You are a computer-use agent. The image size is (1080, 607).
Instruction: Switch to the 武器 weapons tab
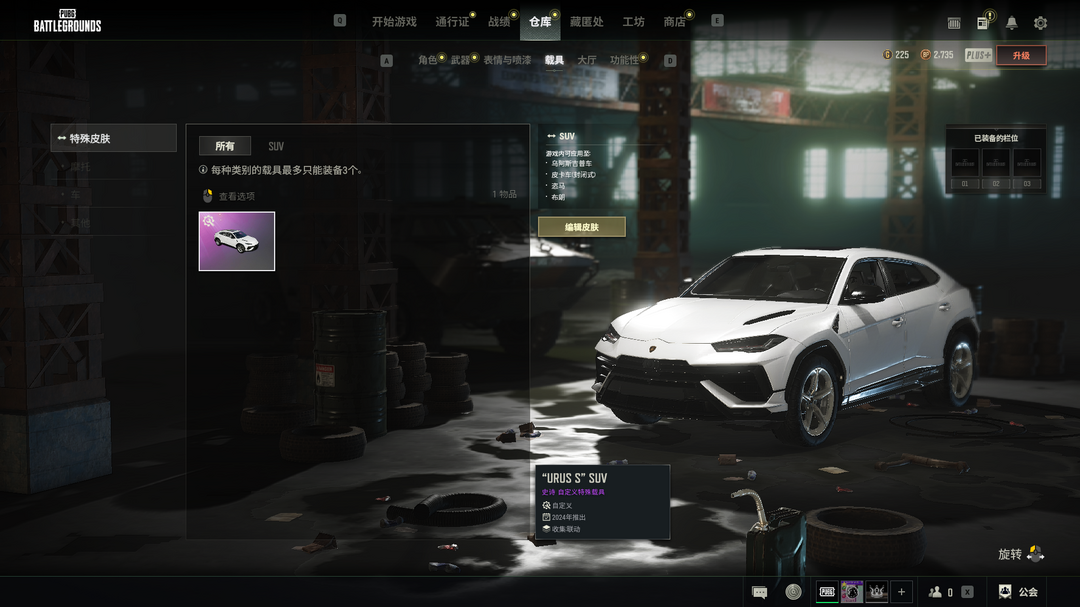(x=460, y=60)
